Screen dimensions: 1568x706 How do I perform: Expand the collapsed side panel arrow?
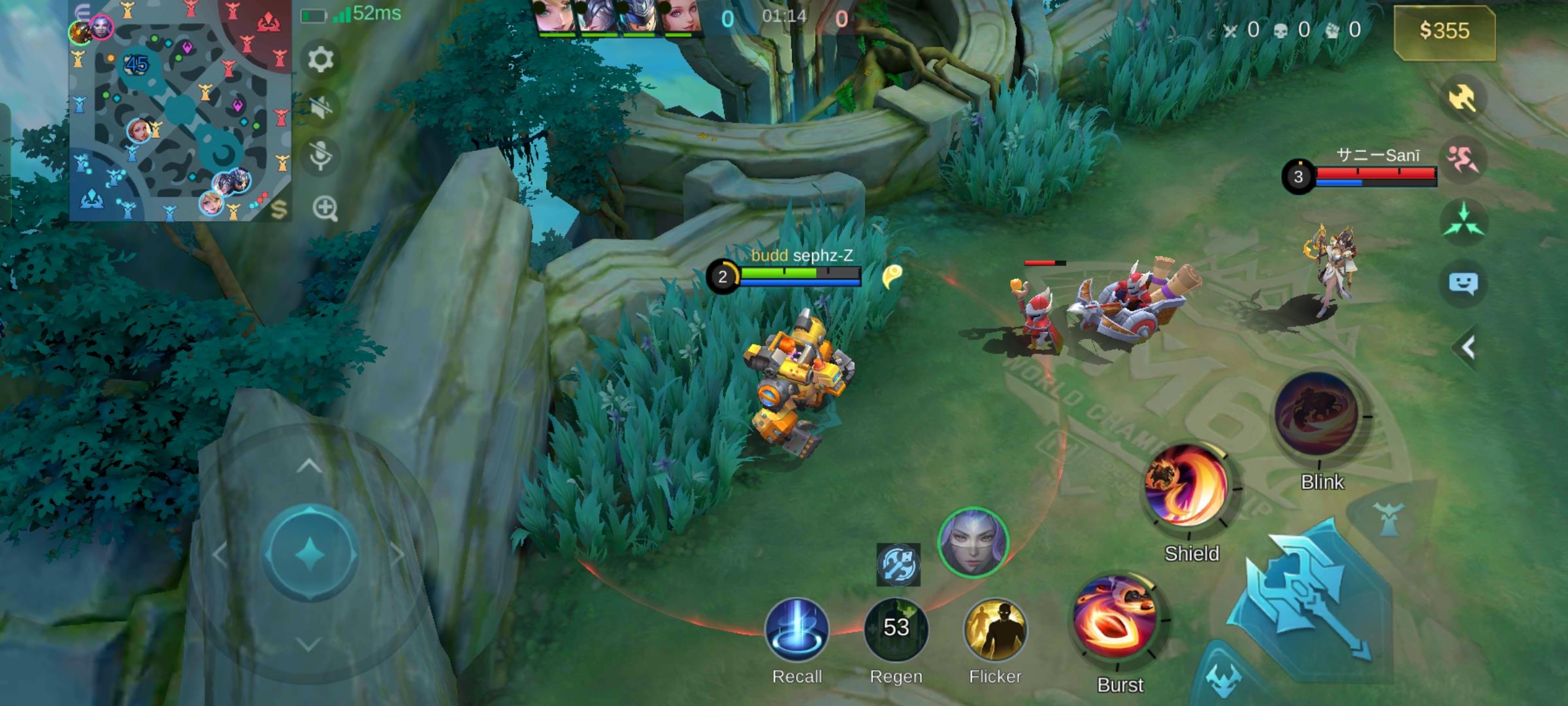[1467, 347]
